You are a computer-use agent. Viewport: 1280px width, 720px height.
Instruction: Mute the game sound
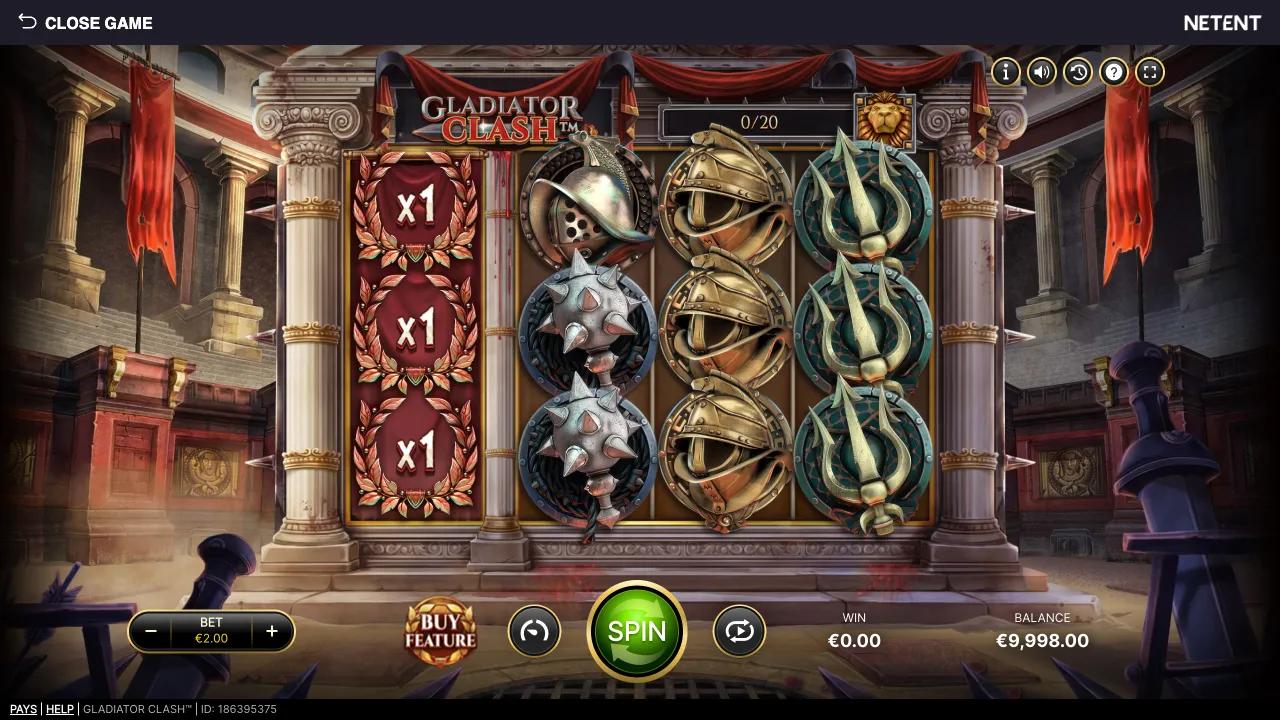pyautogui.click(x=1041, y=71)
